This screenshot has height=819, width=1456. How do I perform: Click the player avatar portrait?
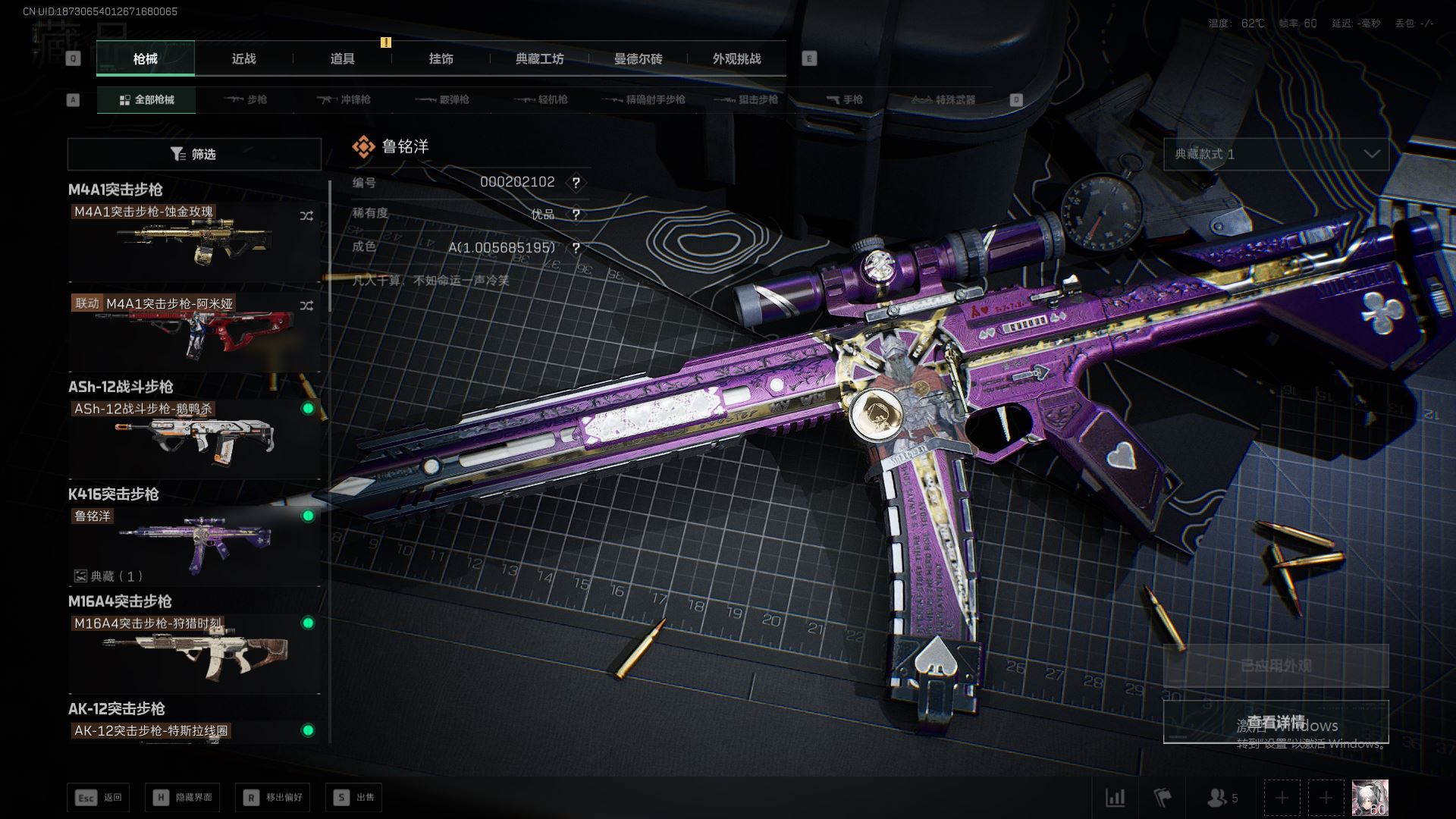(x=1370, y=798)
